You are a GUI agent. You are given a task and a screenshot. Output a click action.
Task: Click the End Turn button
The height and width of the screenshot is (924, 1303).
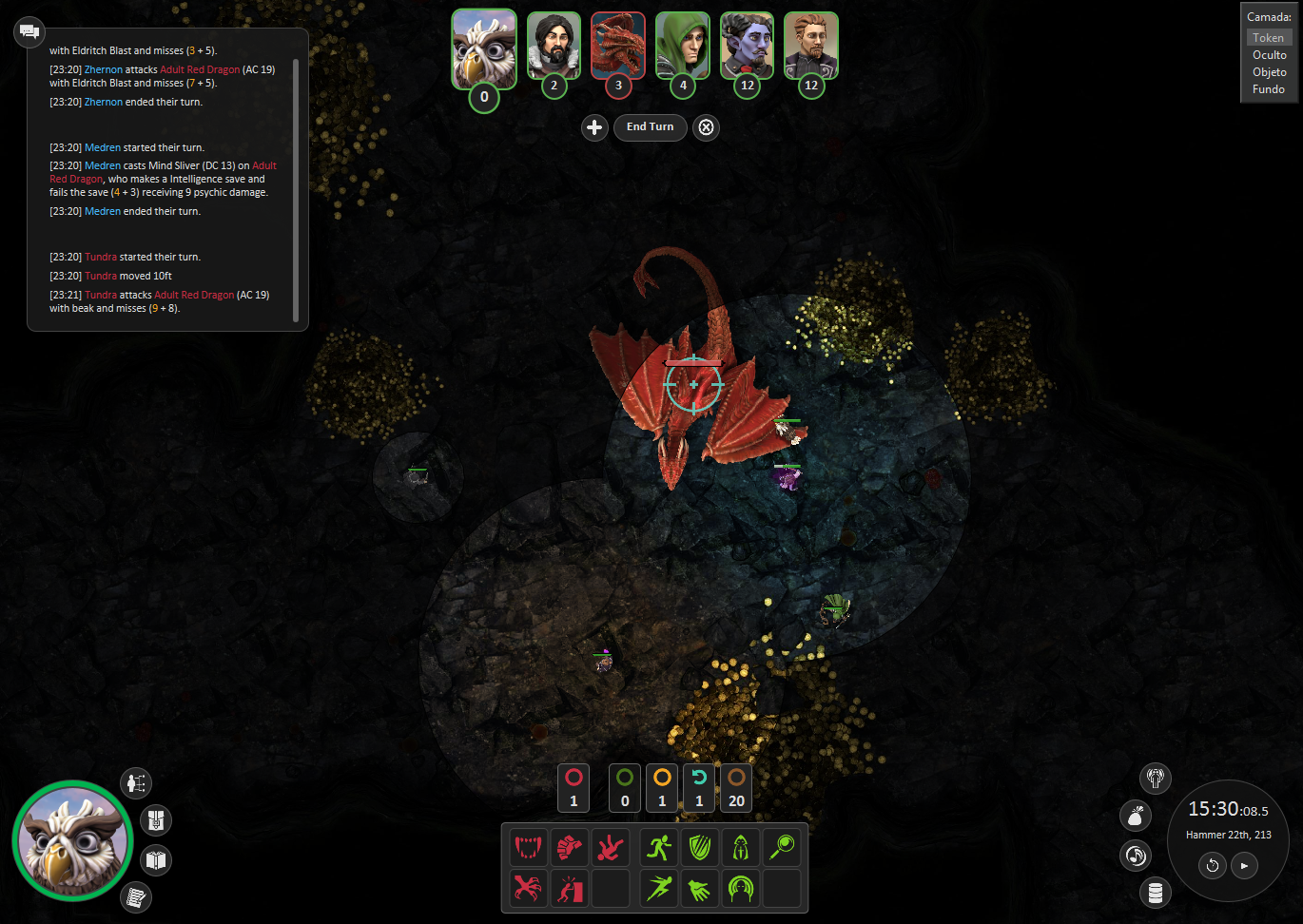(x=650, y=127)
